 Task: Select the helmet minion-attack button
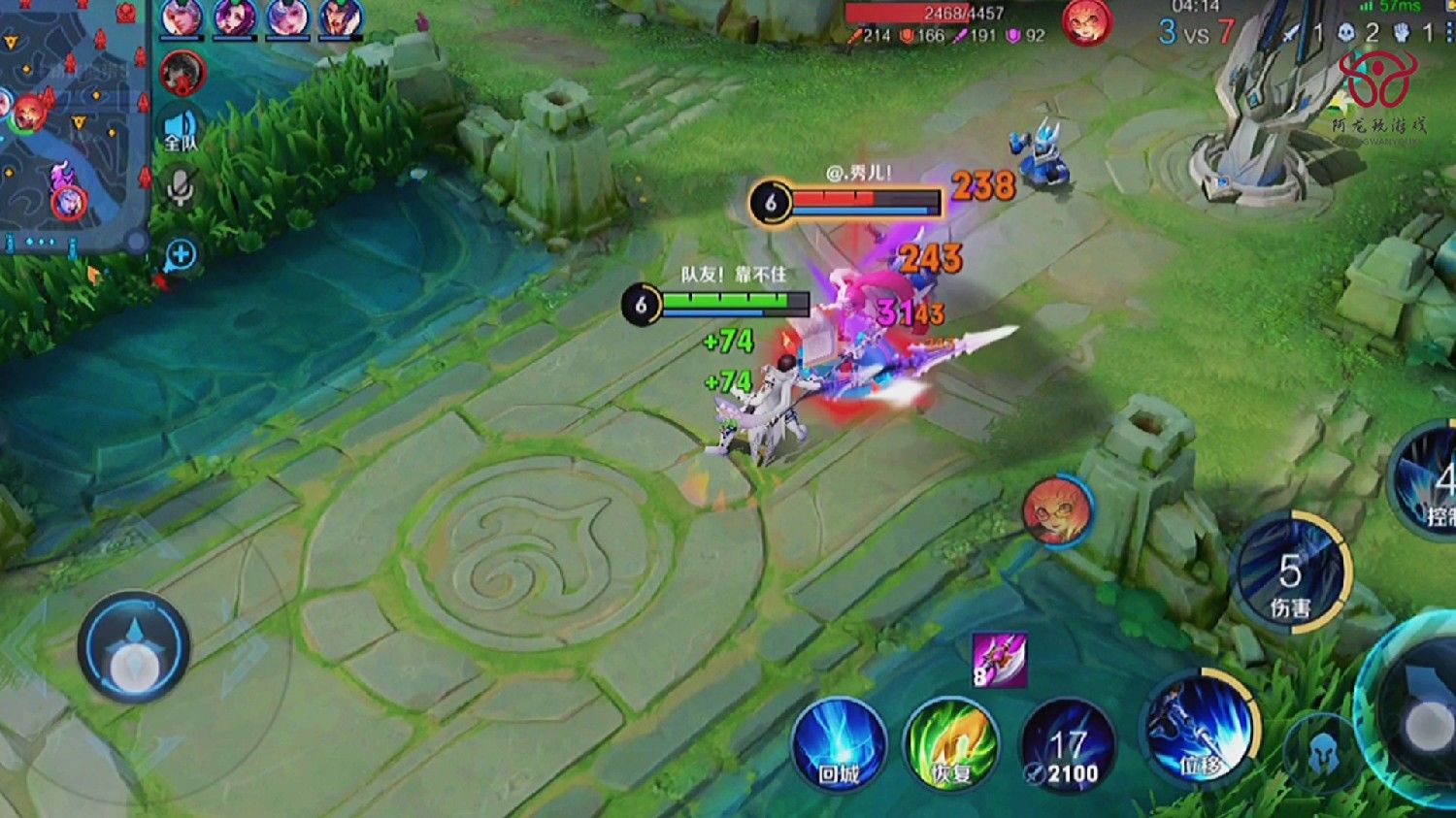point(1320,752)
